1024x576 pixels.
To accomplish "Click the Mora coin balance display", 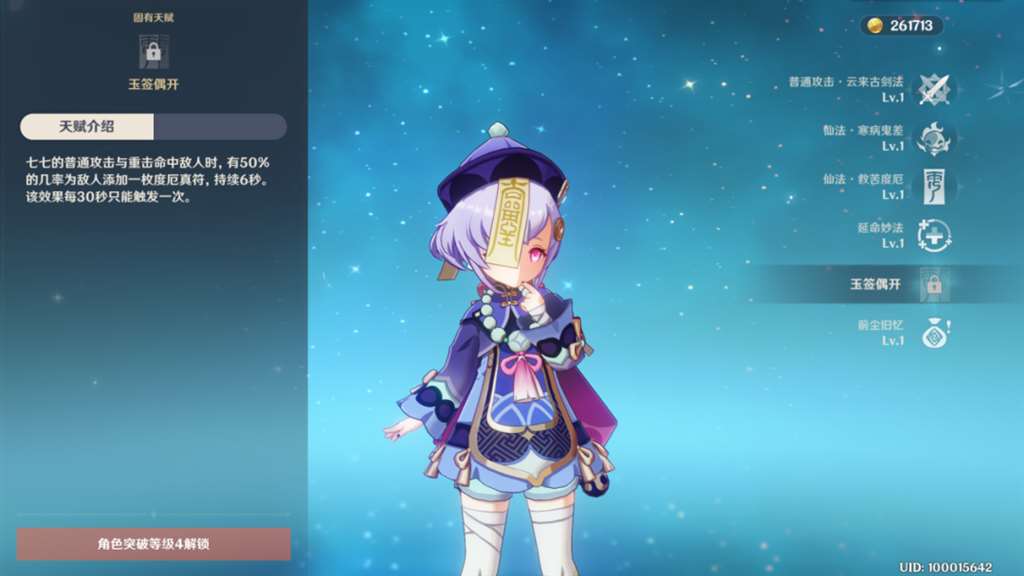I will 901,26.
